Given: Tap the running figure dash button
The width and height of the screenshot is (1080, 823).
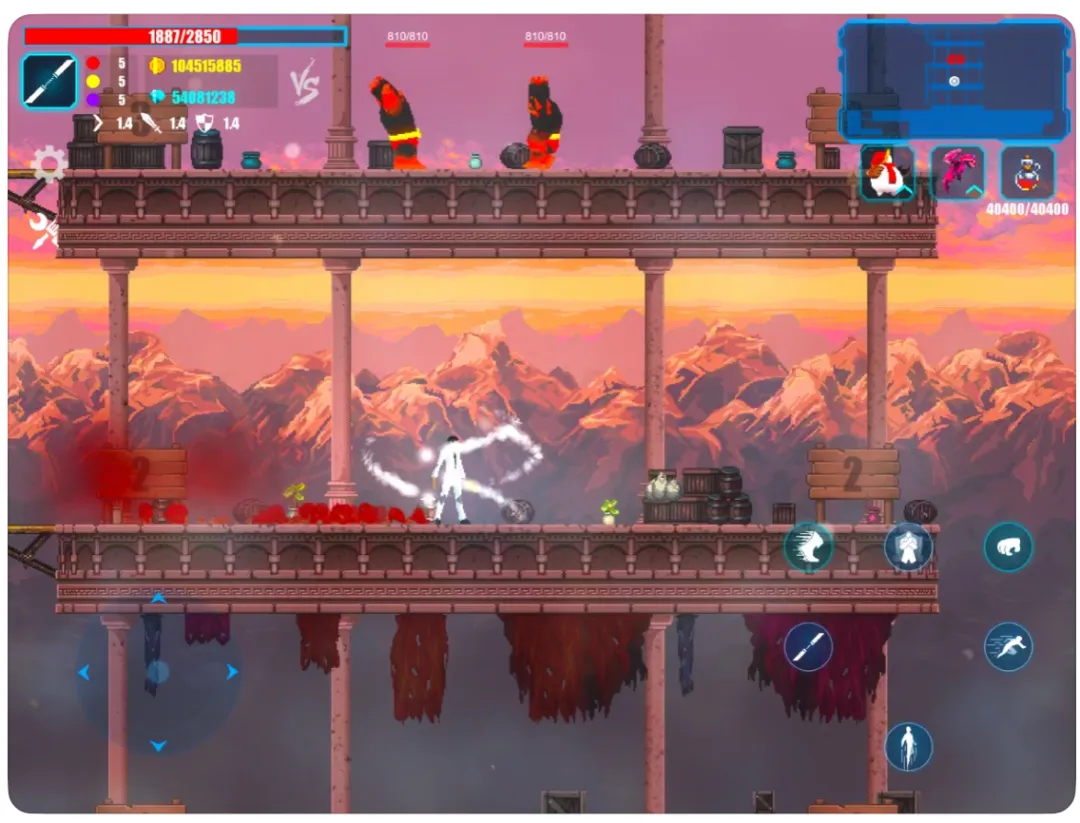Looking at the screenshot, I should pyautogui.click(x=1008, y=646).
